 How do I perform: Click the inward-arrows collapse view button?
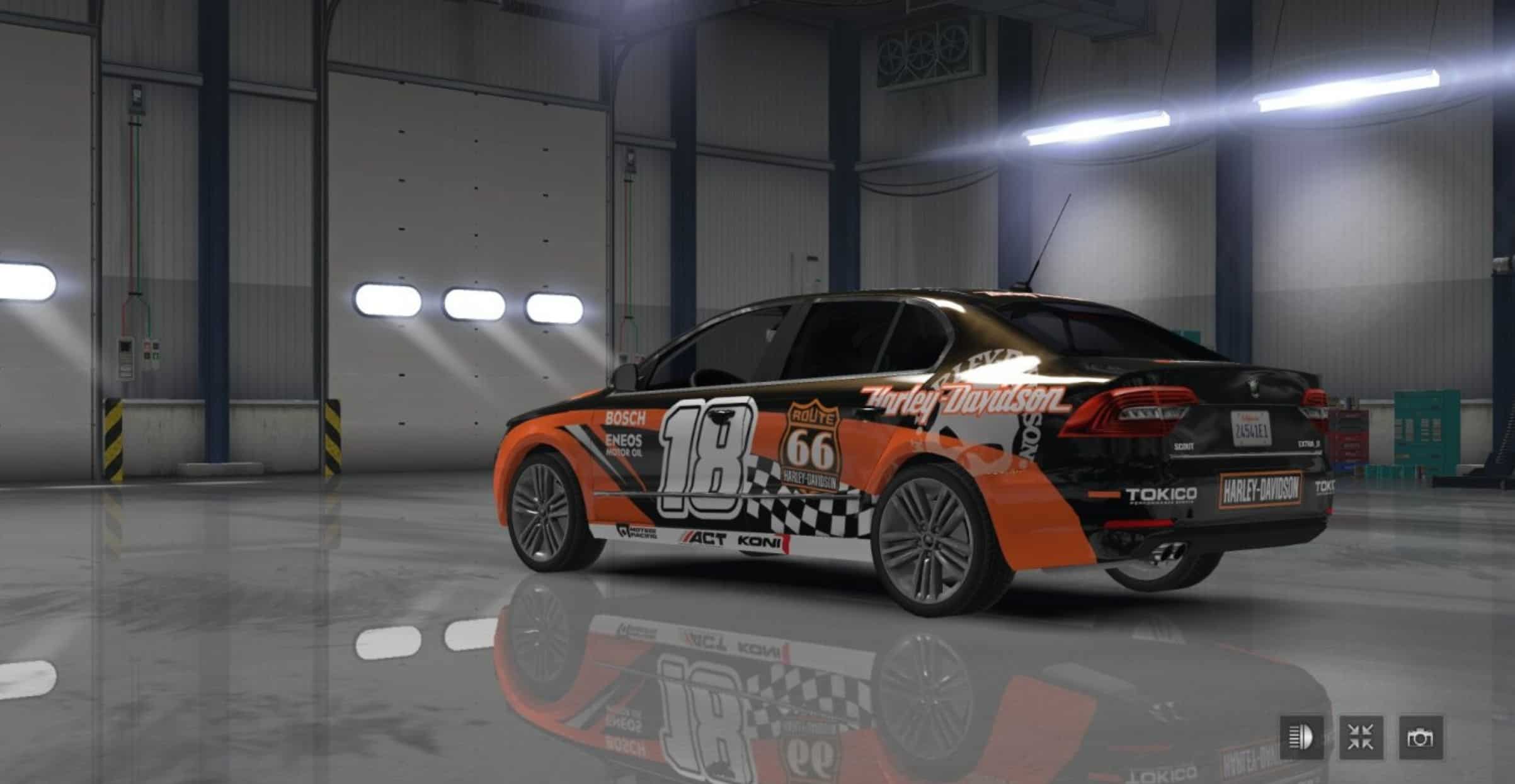(1361, 737)
